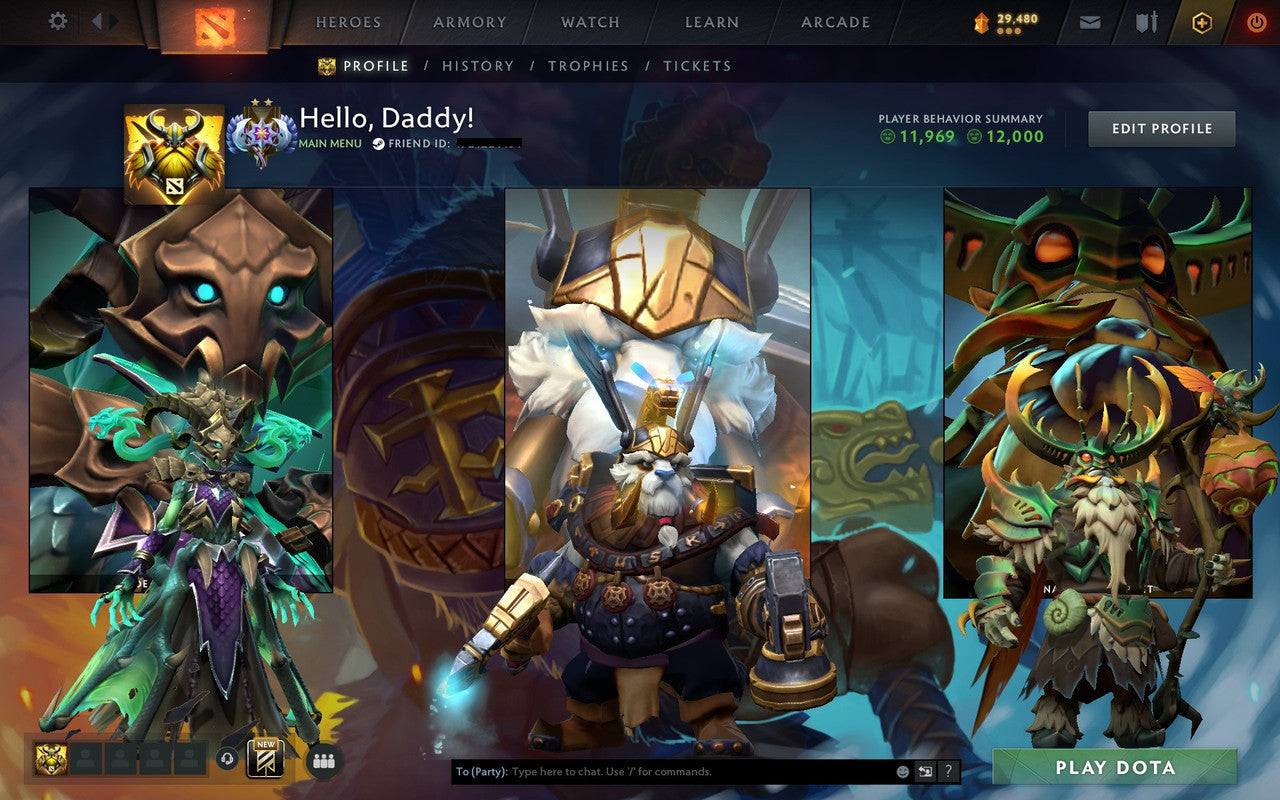Expand the rank medal next to MAIN MENU

click(262, 130)
